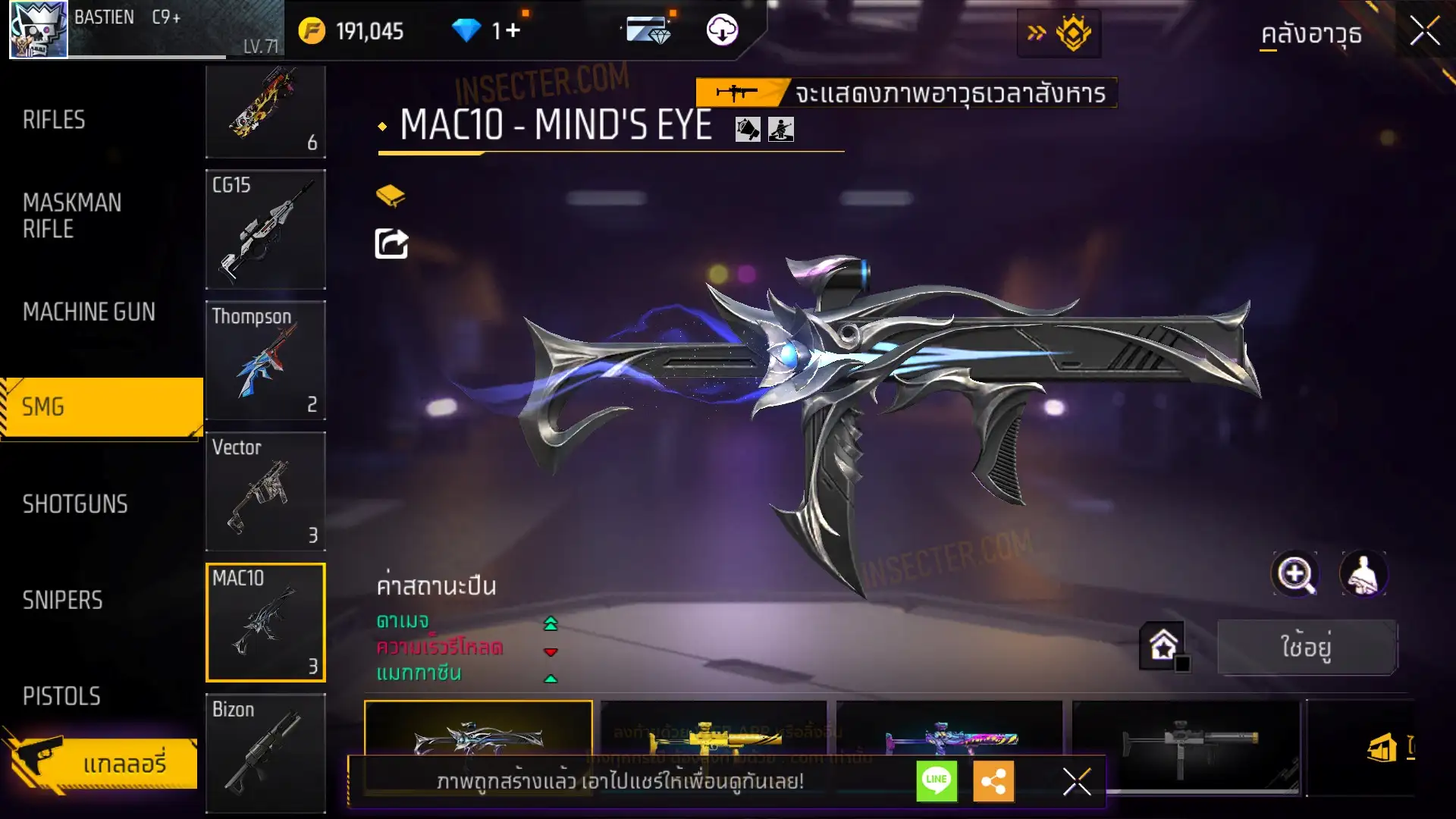Share the weapon via LINE
Screen dimensions: 1456x819
937,781
